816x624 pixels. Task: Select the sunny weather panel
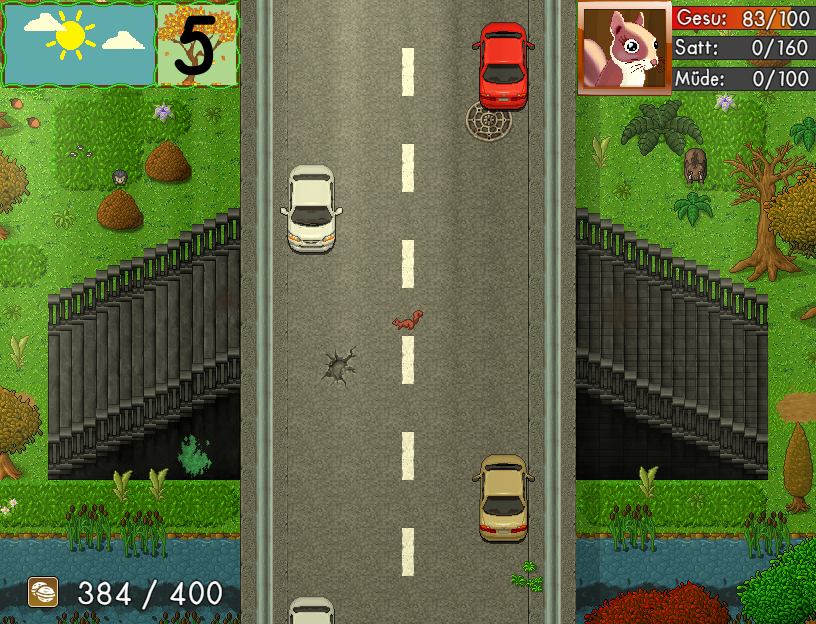click(x=79, y=45)
